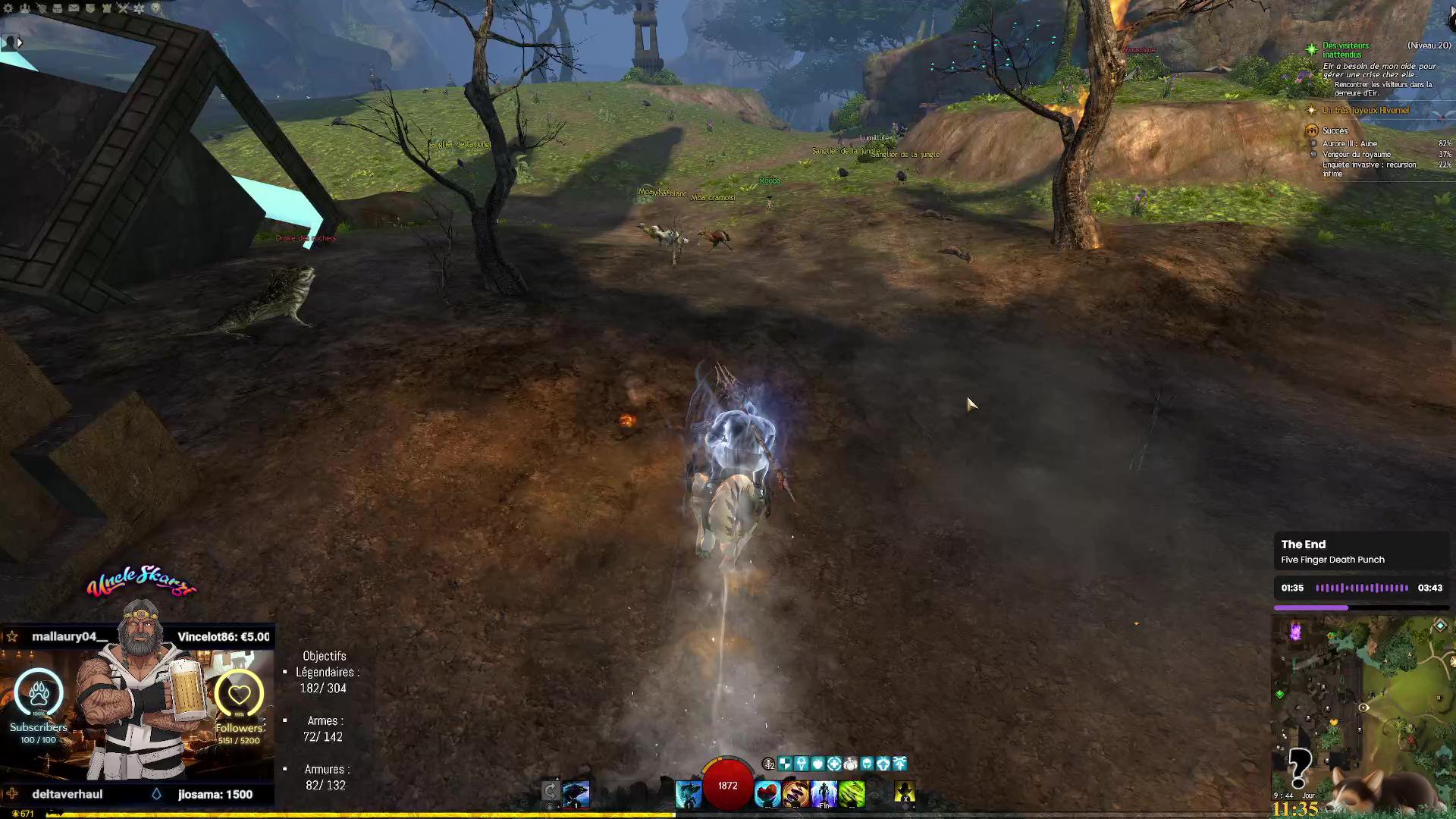Expand the party portrait arrow

[20, 43]
